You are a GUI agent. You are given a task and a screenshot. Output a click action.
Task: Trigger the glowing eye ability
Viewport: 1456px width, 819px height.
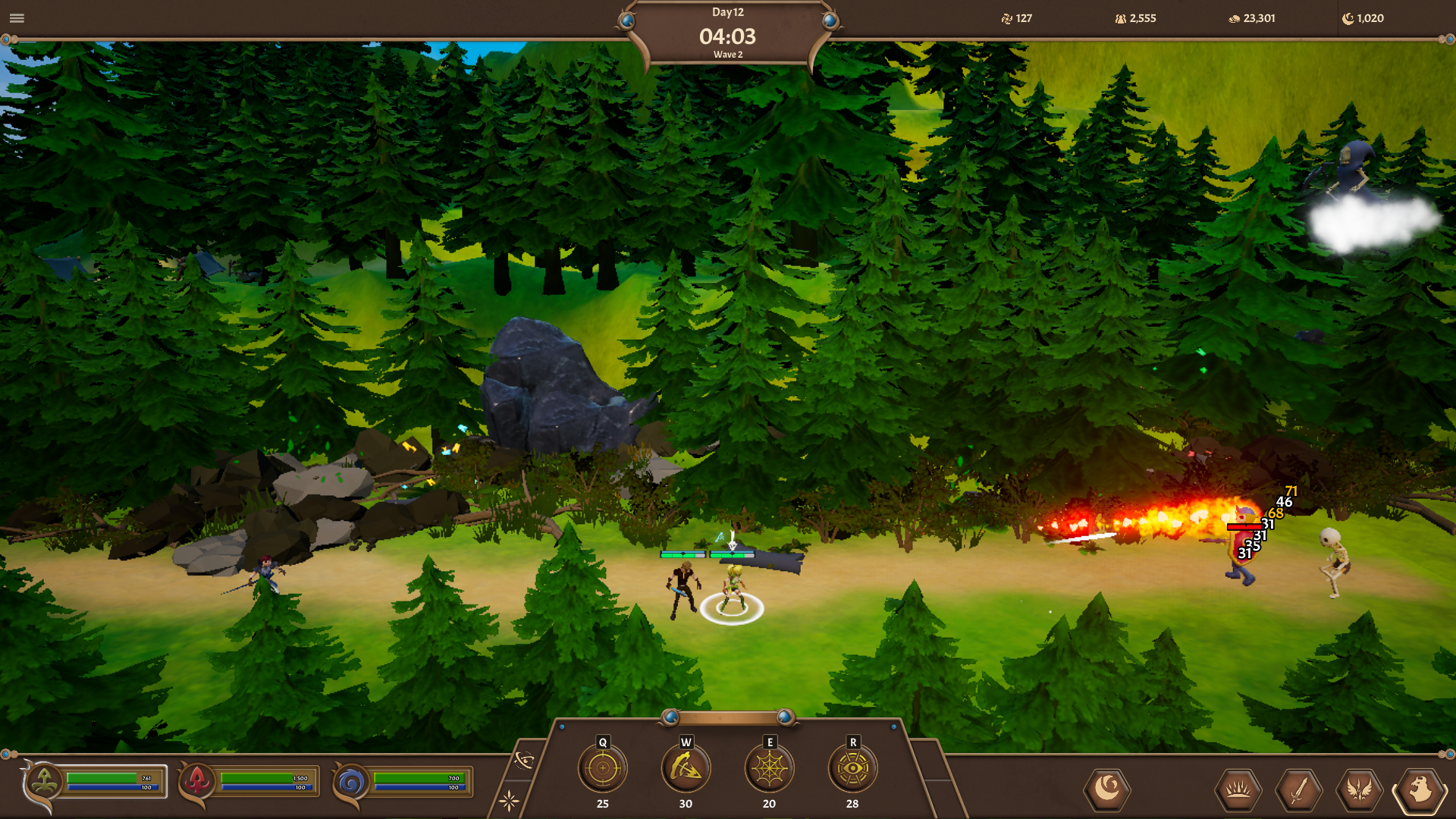point(852,768)
